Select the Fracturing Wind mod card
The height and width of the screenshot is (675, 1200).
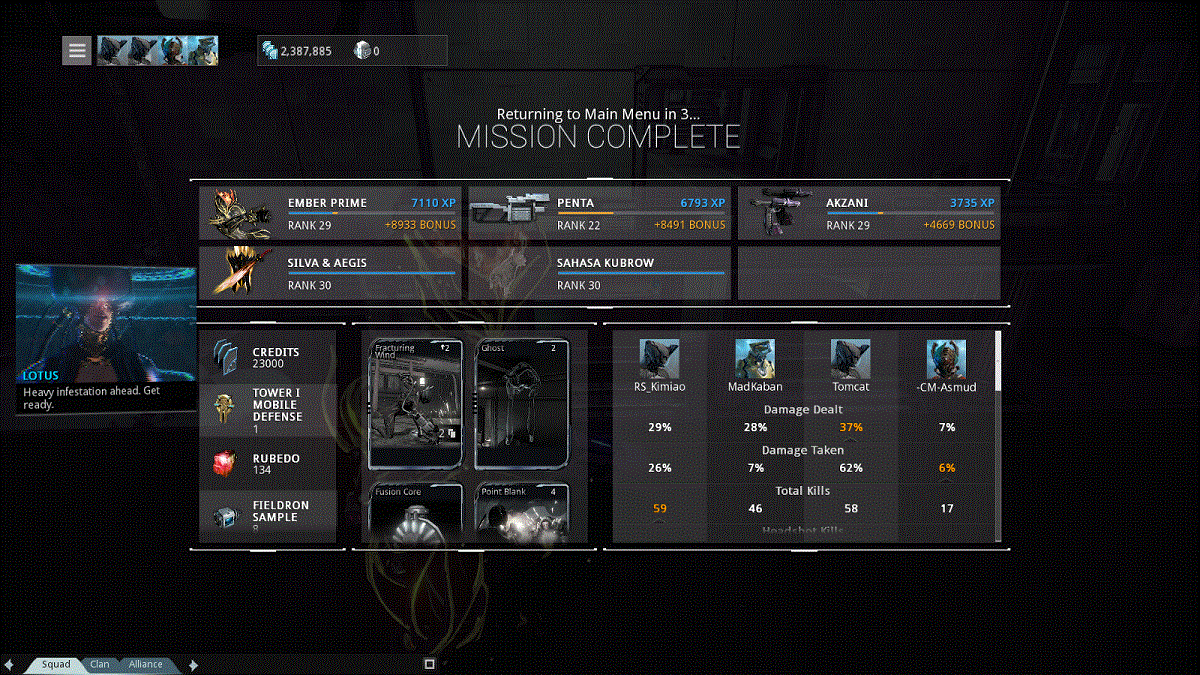[x=415, y=404]
